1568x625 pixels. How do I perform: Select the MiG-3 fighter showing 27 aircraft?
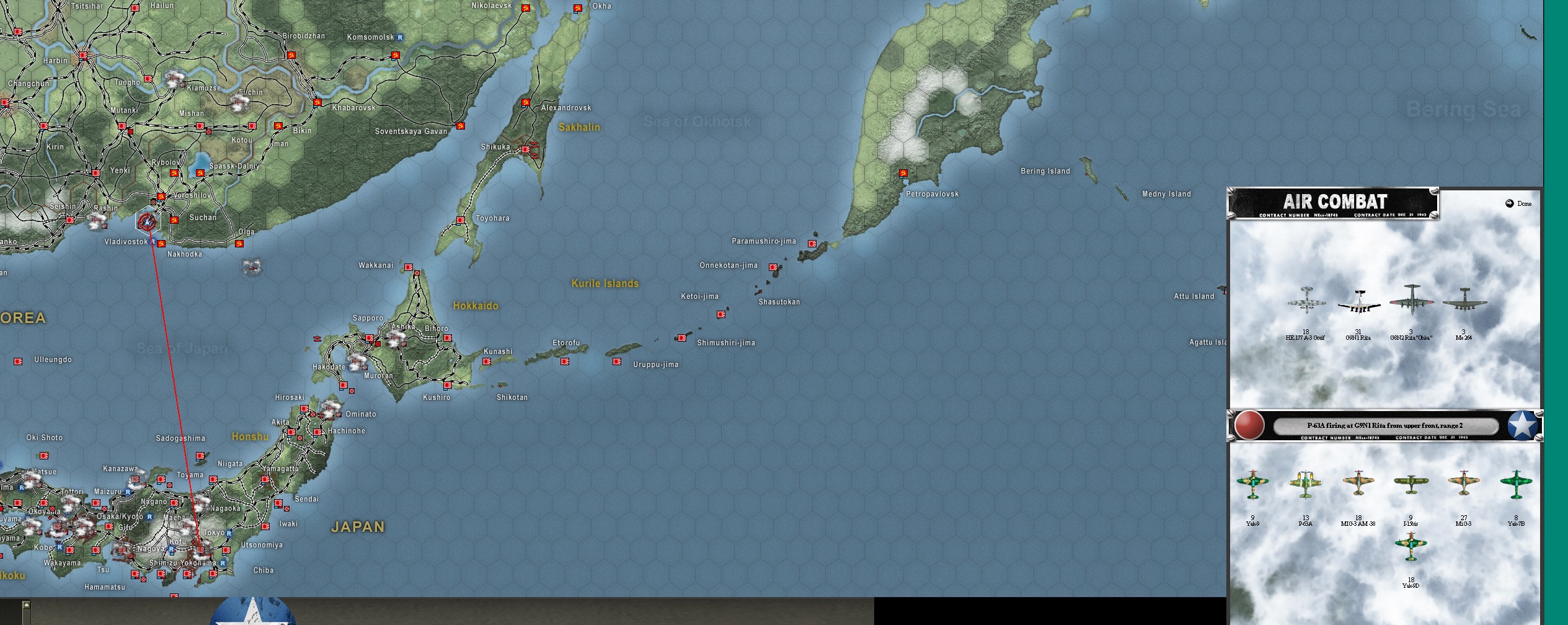point(1464,482)
